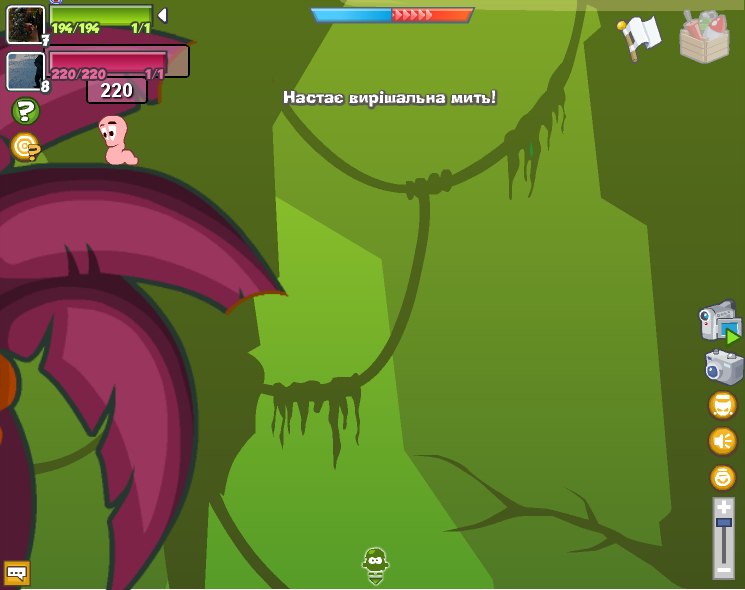745x590 pixels.
Task: Open the chat speech bubble button
Action: click(x=17, y=572)
